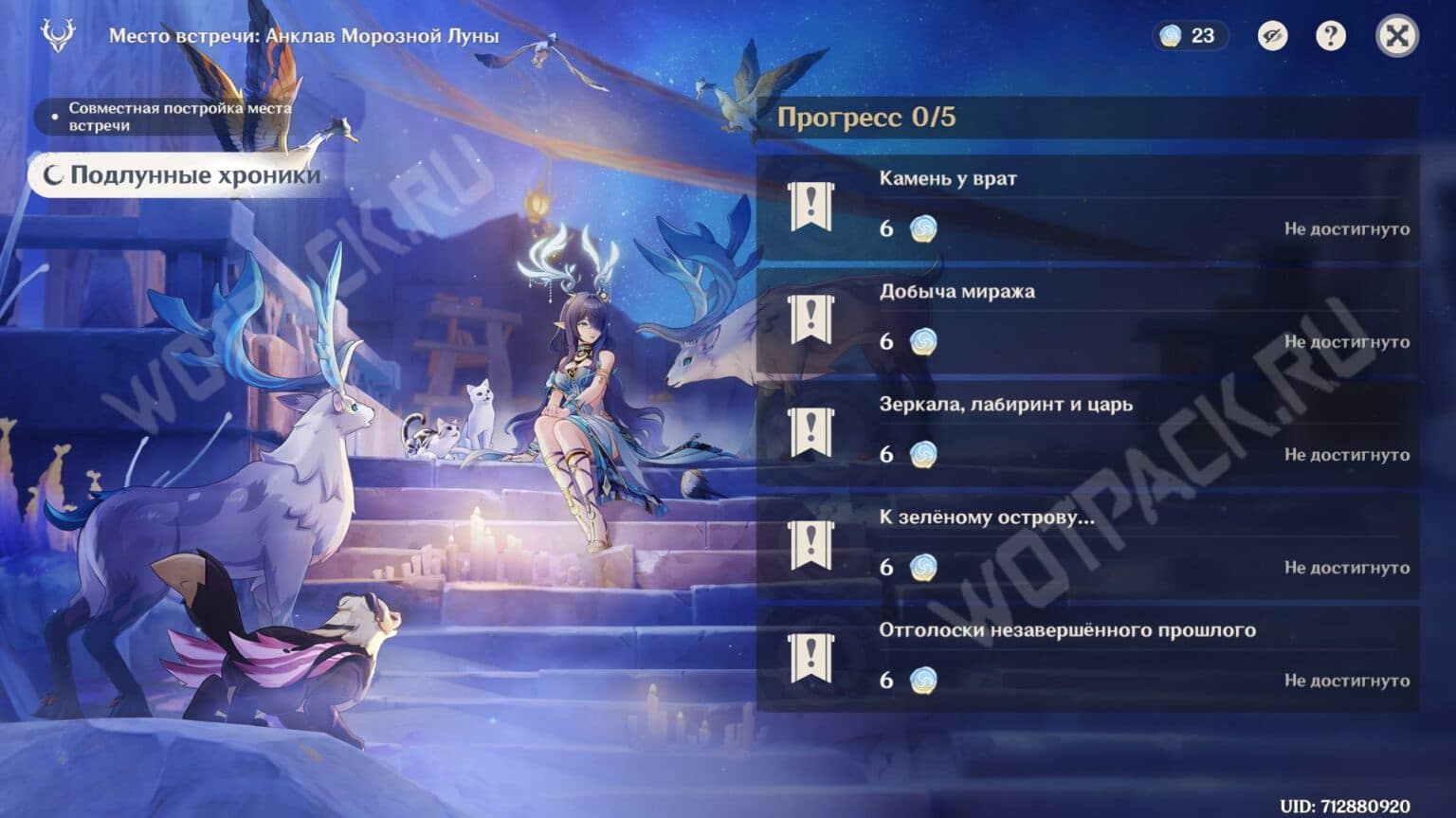The height and width of the screenshot is (818, 1456).
Task: Click the banner icon of Отголоски незавершённого прошлого
Action: tap(810, 654)
